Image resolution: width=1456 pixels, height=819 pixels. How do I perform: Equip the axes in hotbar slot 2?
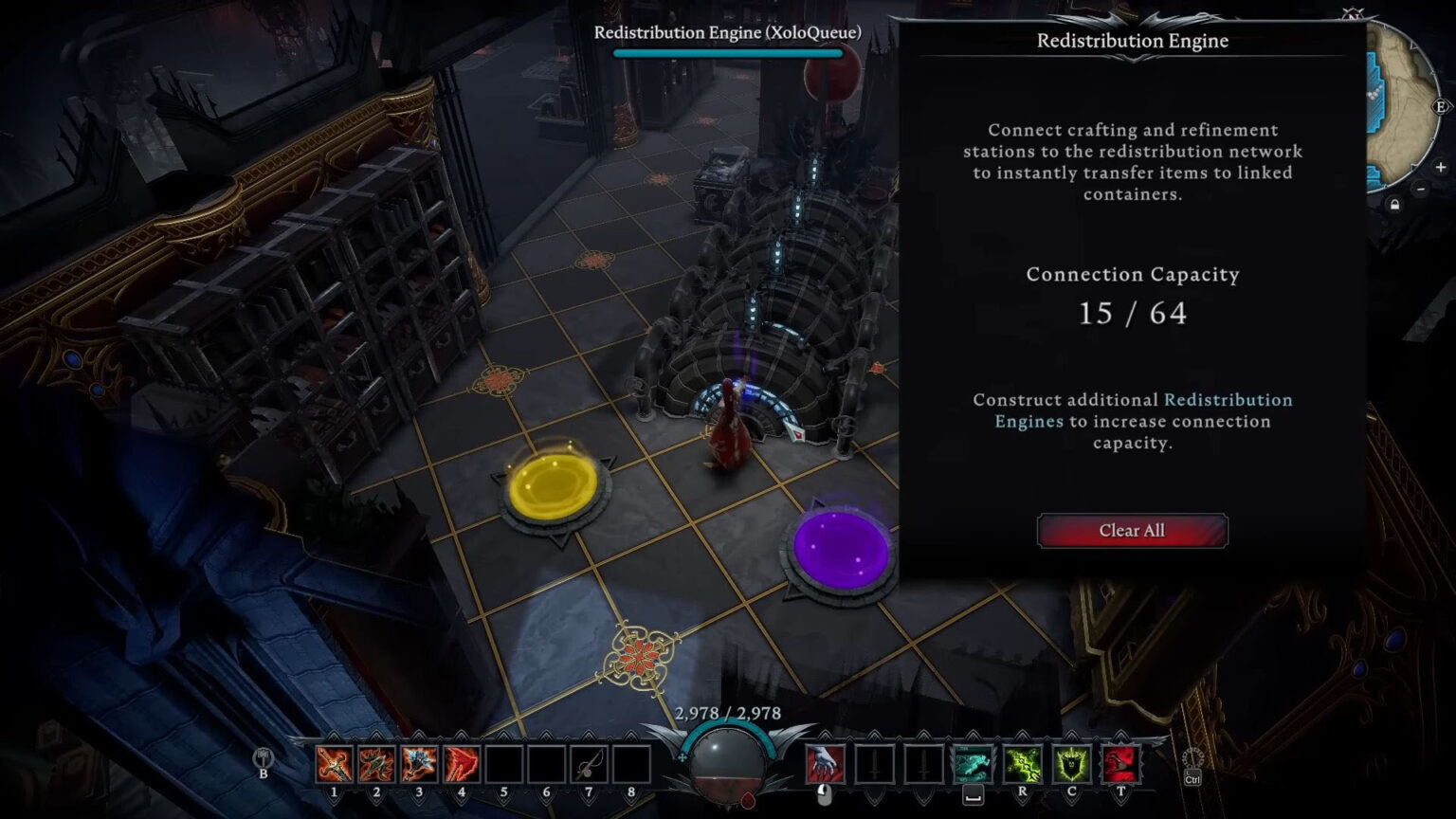click(376, 765)
